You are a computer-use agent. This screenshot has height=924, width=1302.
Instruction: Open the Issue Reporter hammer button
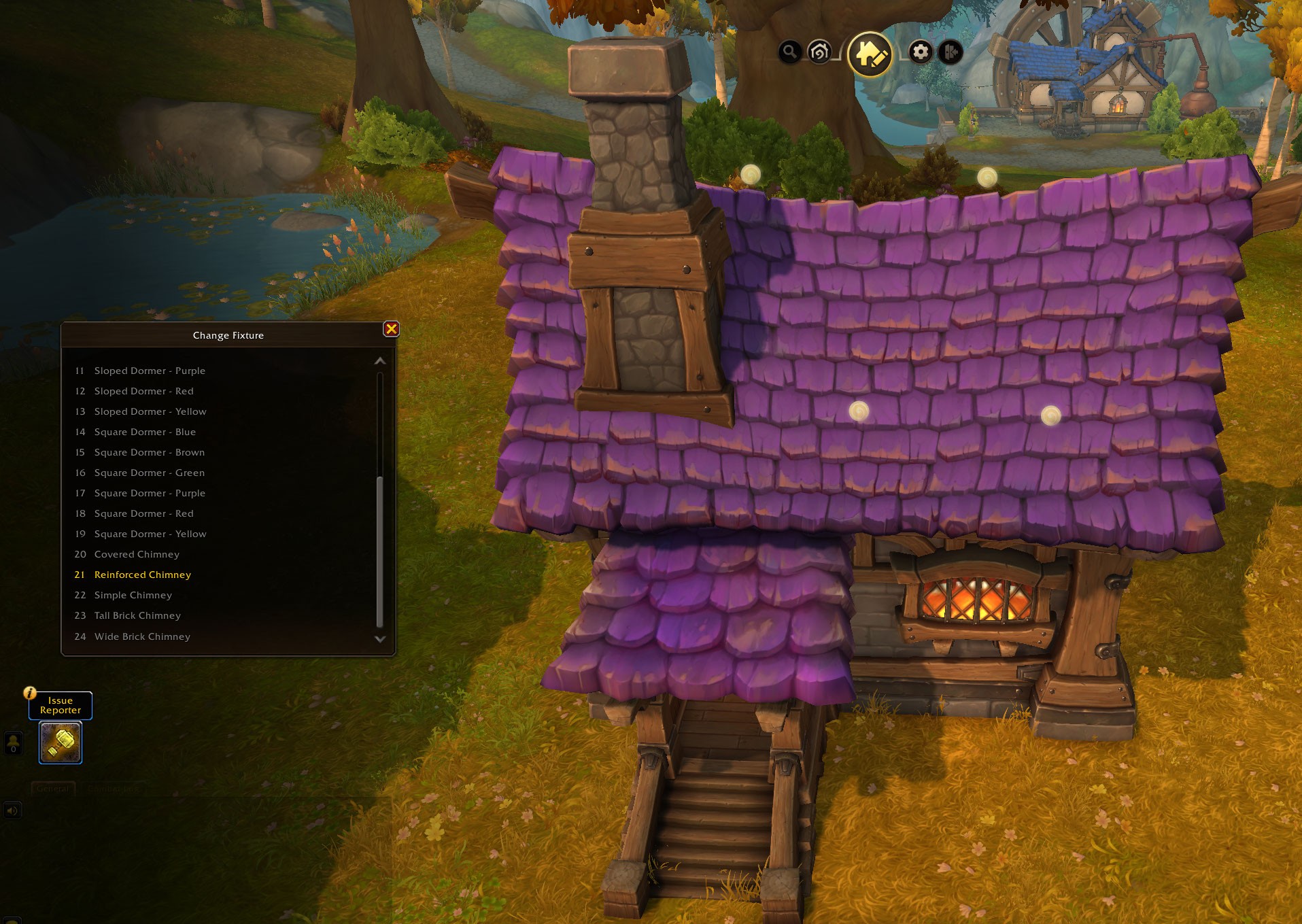[61, 742]
